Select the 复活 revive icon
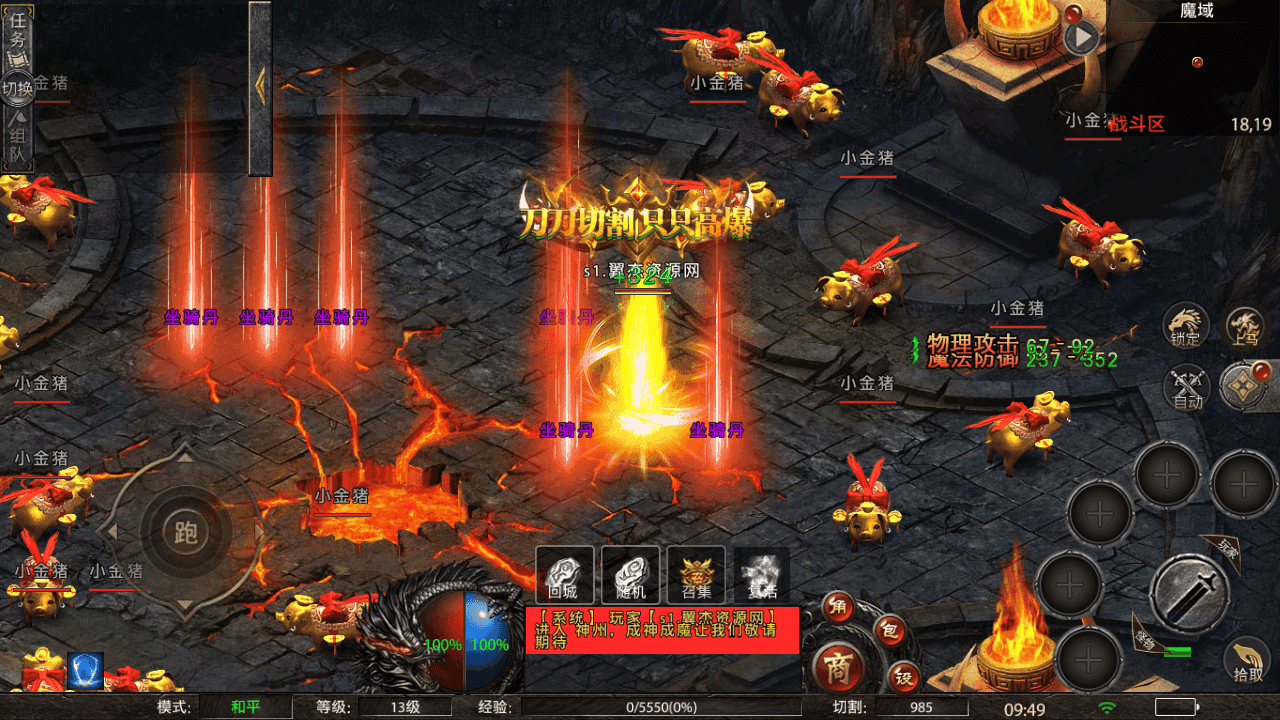 click(762, 575)
